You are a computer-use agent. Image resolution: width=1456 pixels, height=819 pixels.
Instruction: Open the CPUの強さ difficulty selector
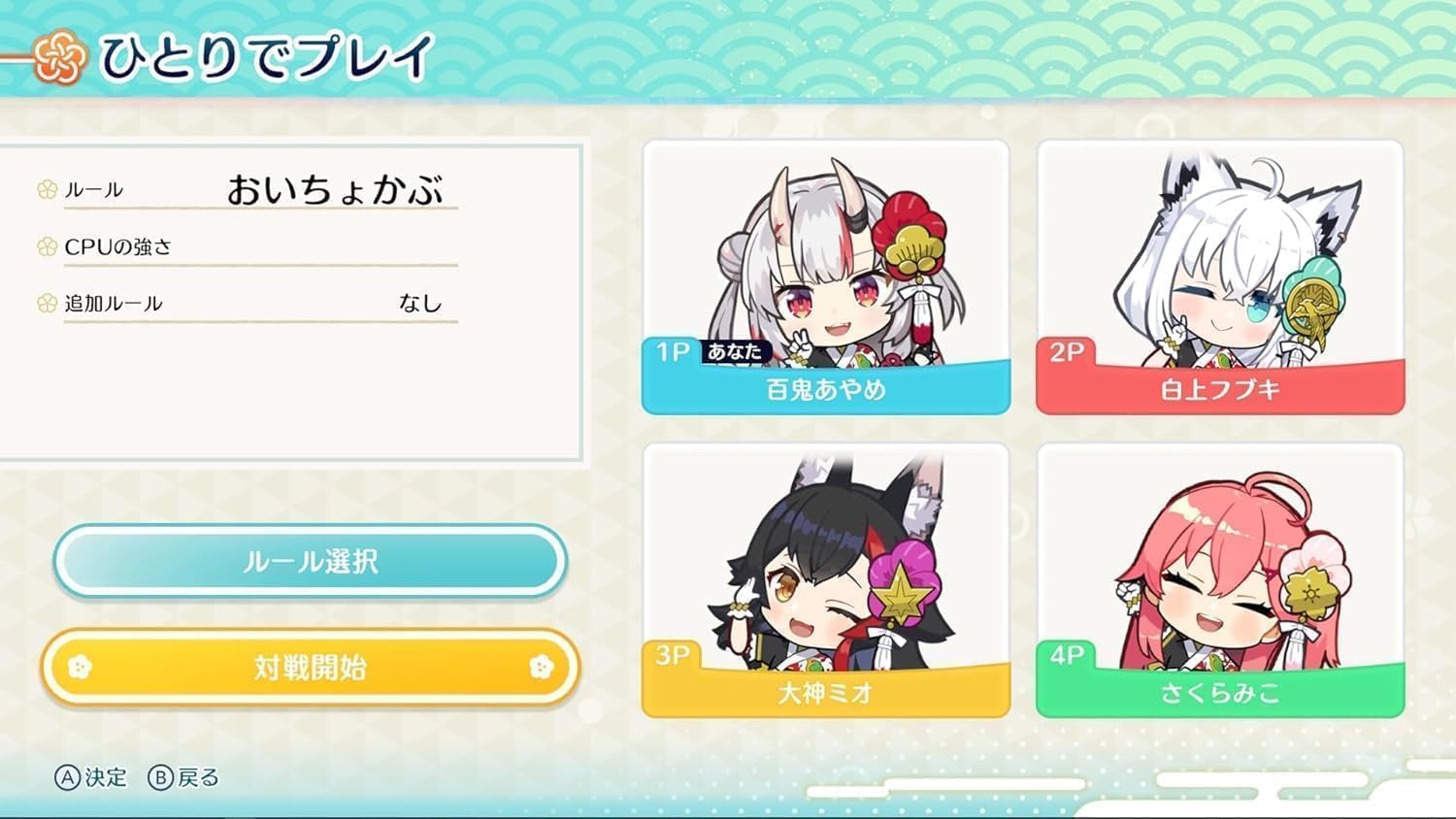point(262,246)
